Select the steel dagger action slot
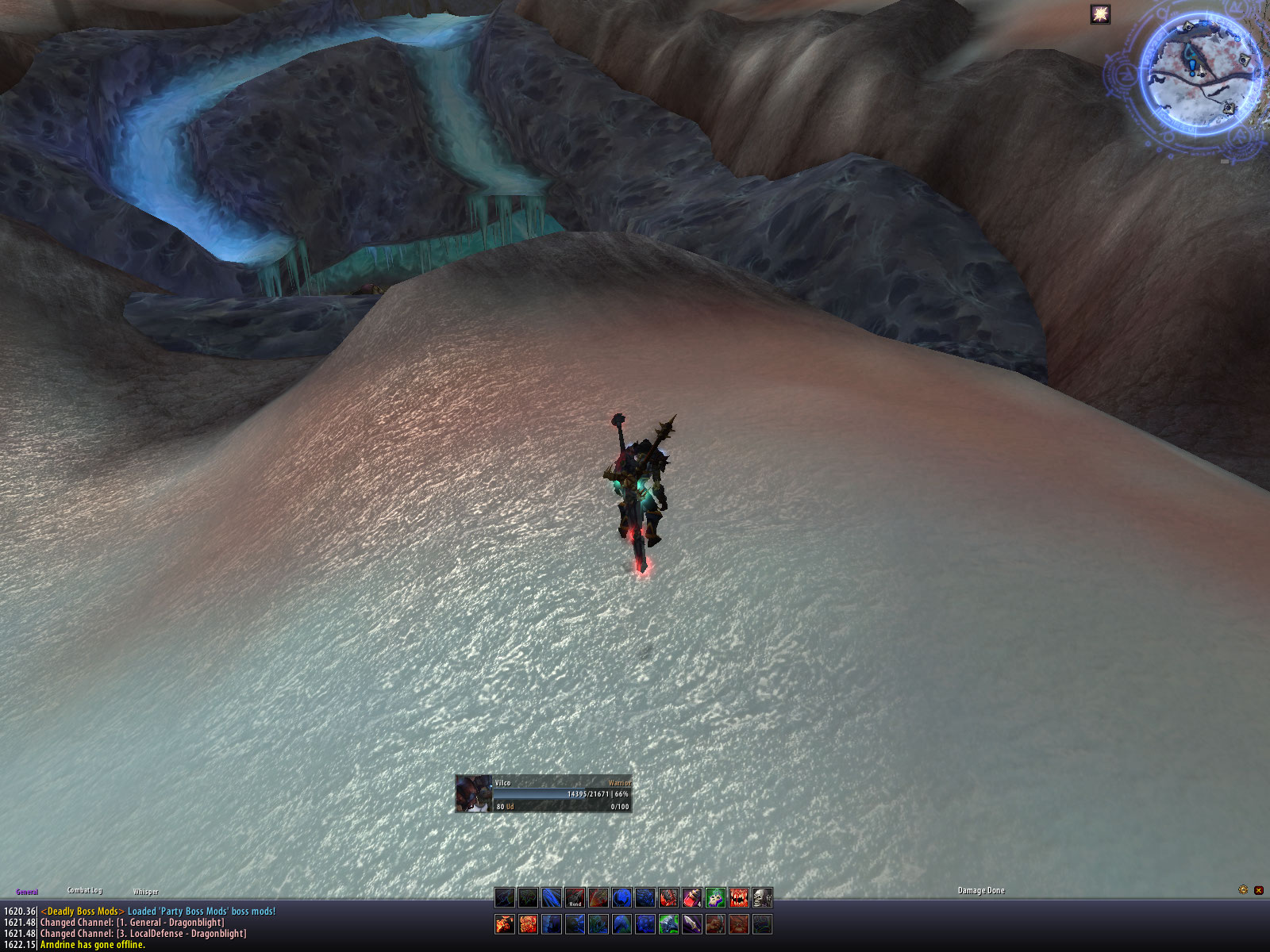This screenshot has width=1270, height=952. tap(692, 924)
